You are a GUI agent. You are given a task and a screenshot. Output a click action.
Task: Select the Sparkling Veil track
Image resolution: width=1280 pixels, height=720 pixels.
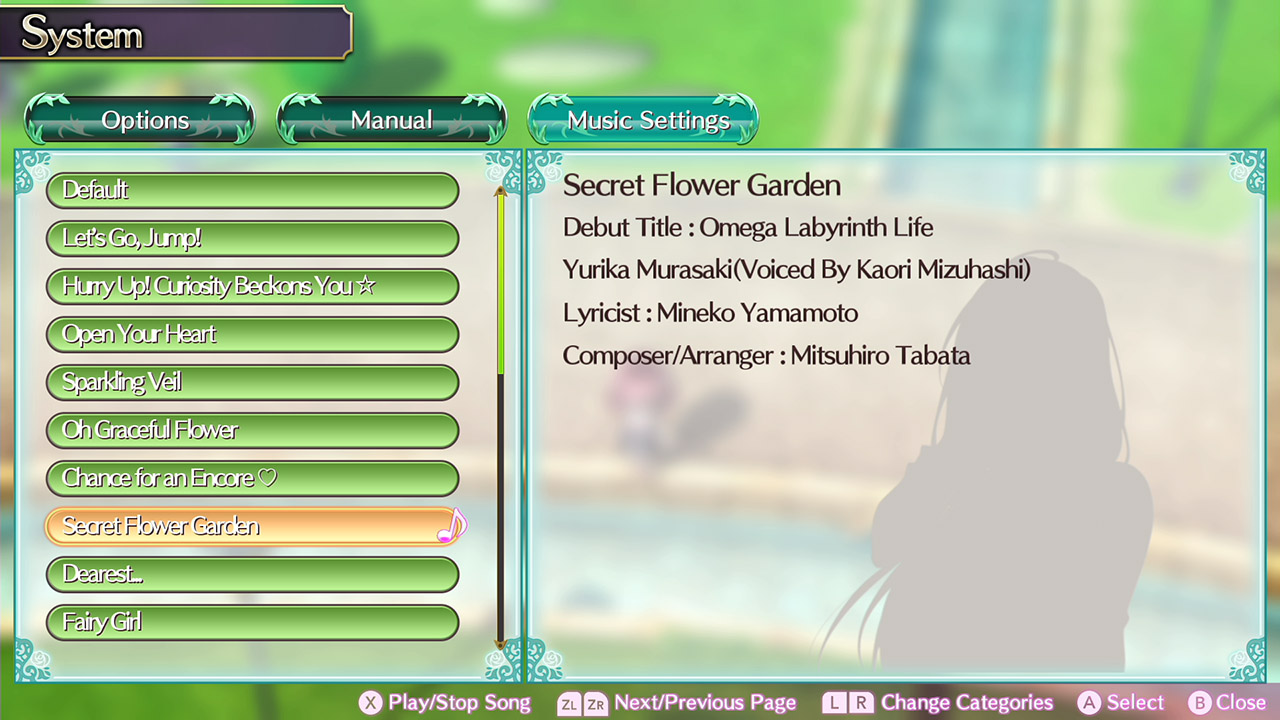coord(252,382)
